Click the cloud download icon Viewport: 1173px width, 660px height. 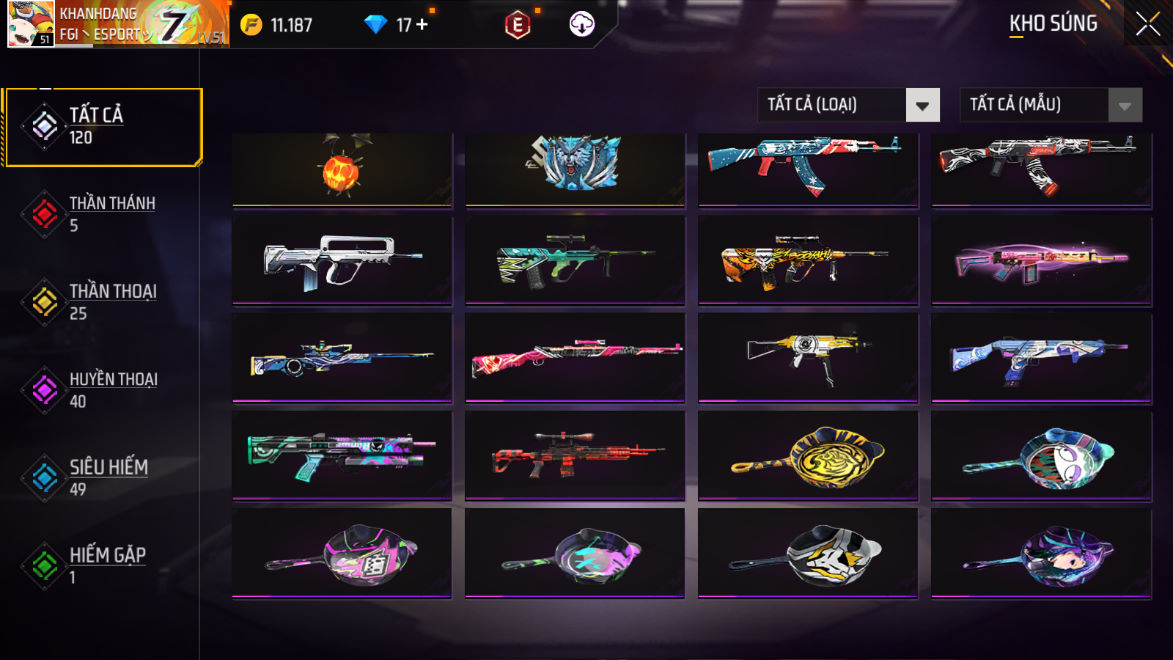click(x=582, y=25)
